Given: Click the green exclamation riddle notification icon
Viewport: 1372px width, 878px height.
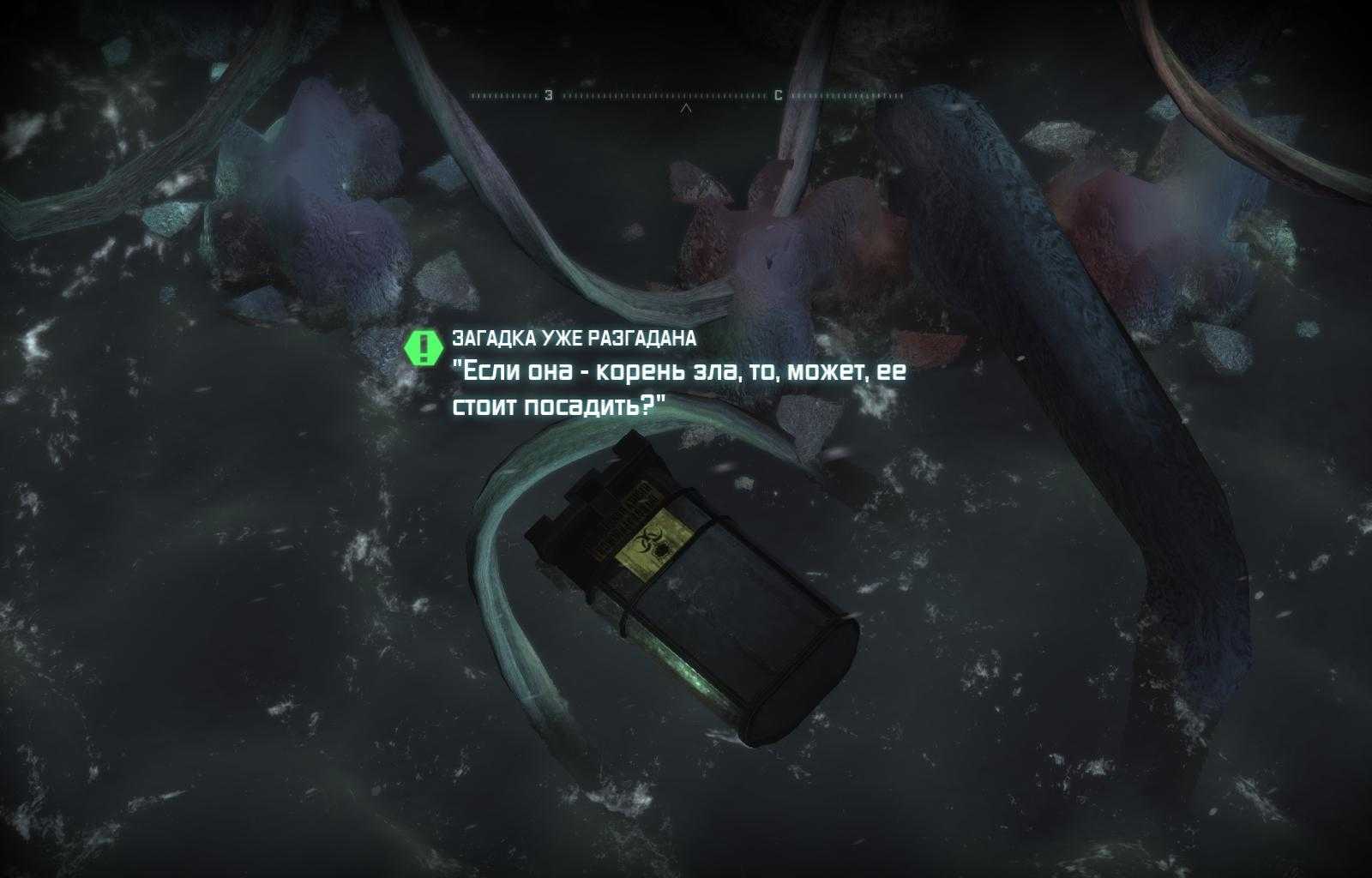Looking at the screenshot, I should 423,346.
